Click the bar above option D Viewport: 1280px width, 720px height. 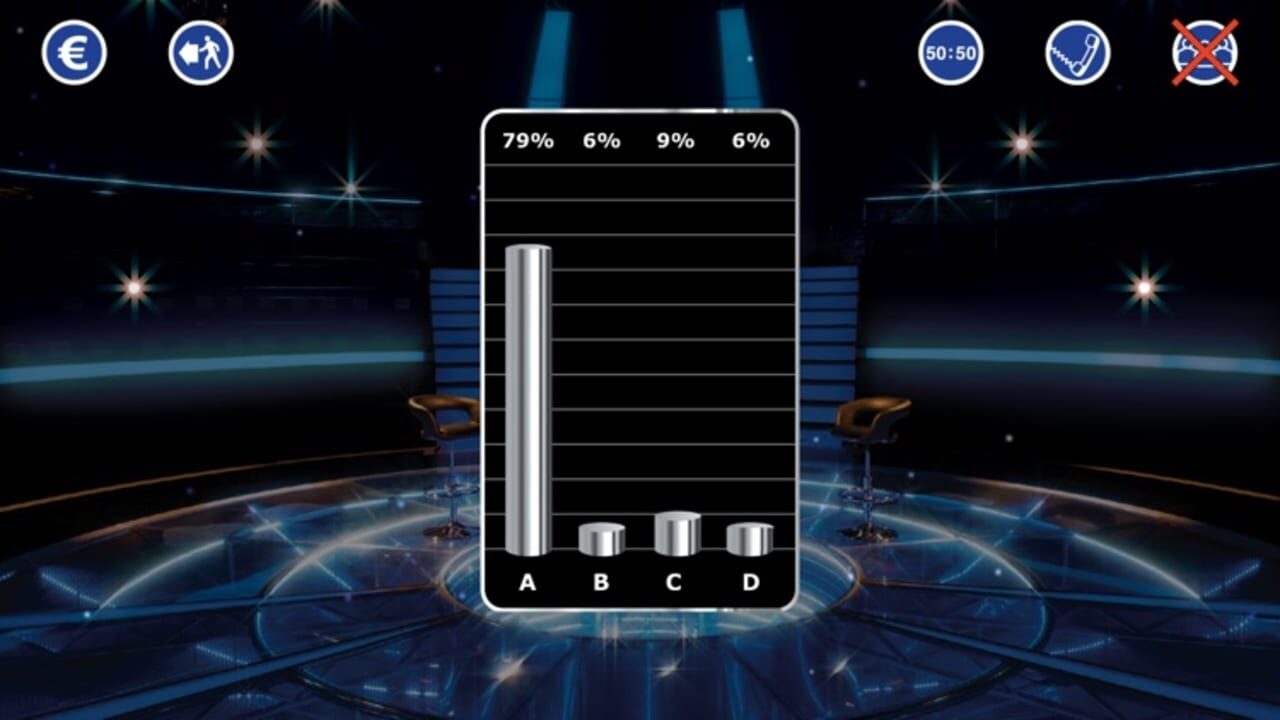click(x=749, y=538)
